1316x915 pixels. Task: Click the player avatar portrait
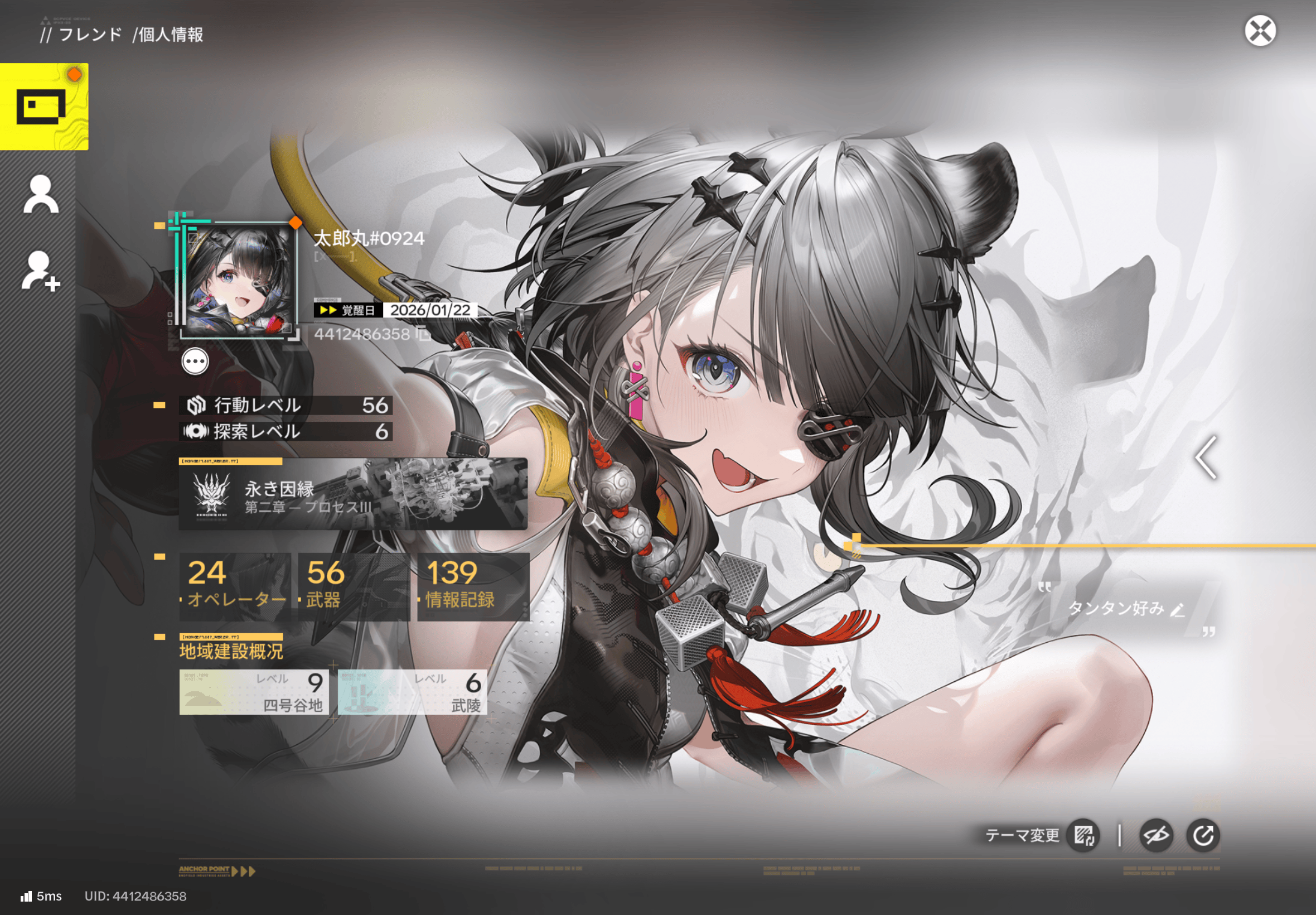[239, 280]
